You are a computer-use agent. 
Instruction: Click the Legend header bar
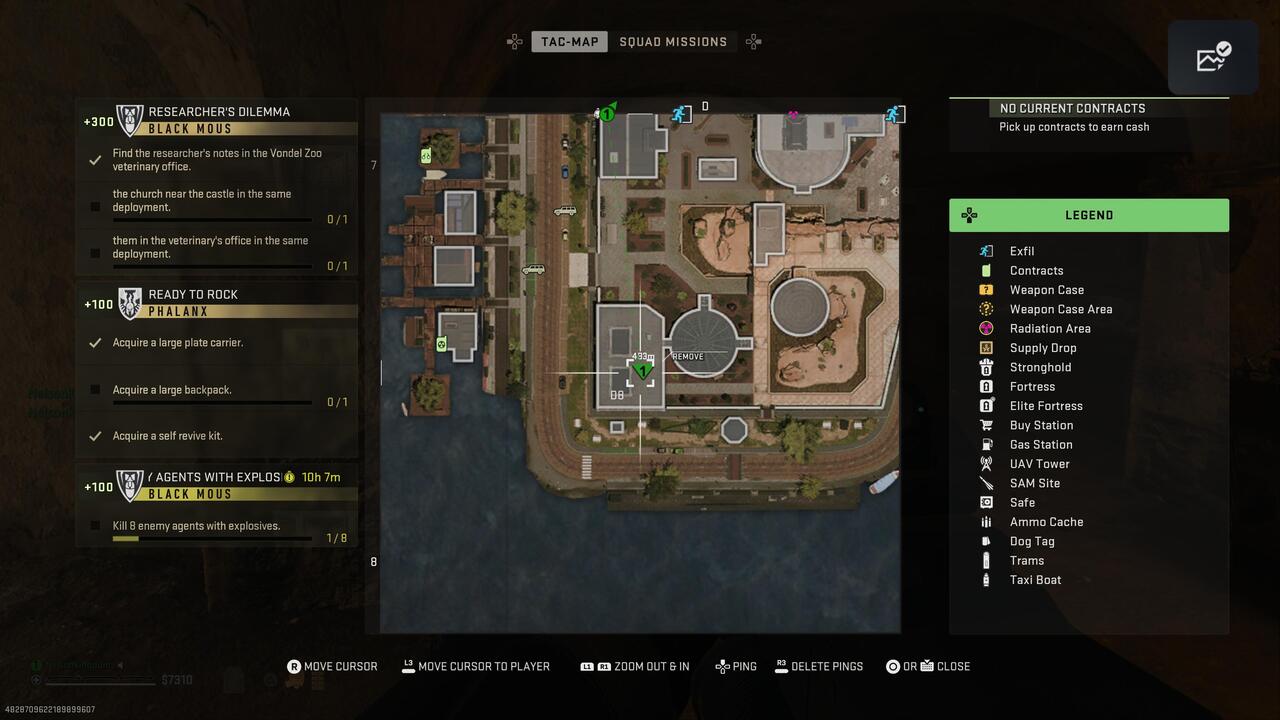(1088, 215)
